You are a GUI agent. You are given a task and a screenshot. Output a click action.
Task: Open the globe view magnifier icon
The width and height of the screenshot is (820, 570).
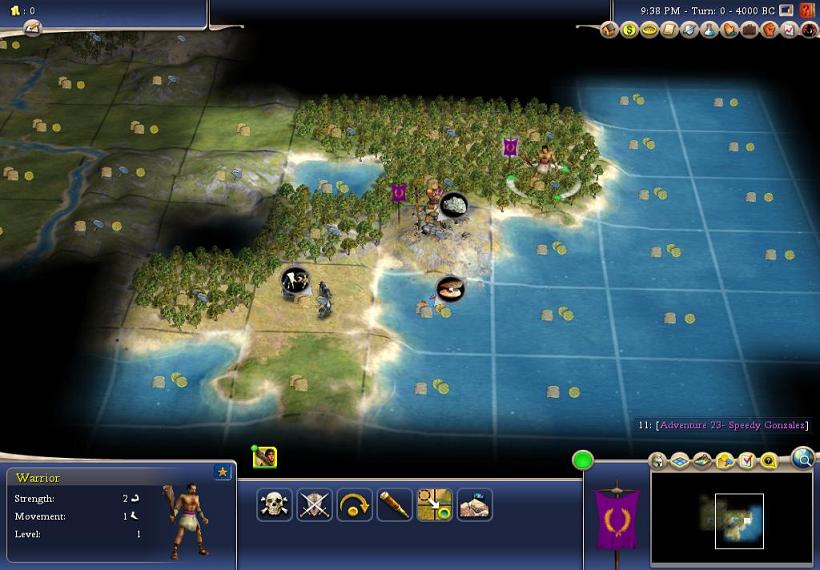click(x=802, y=458)
